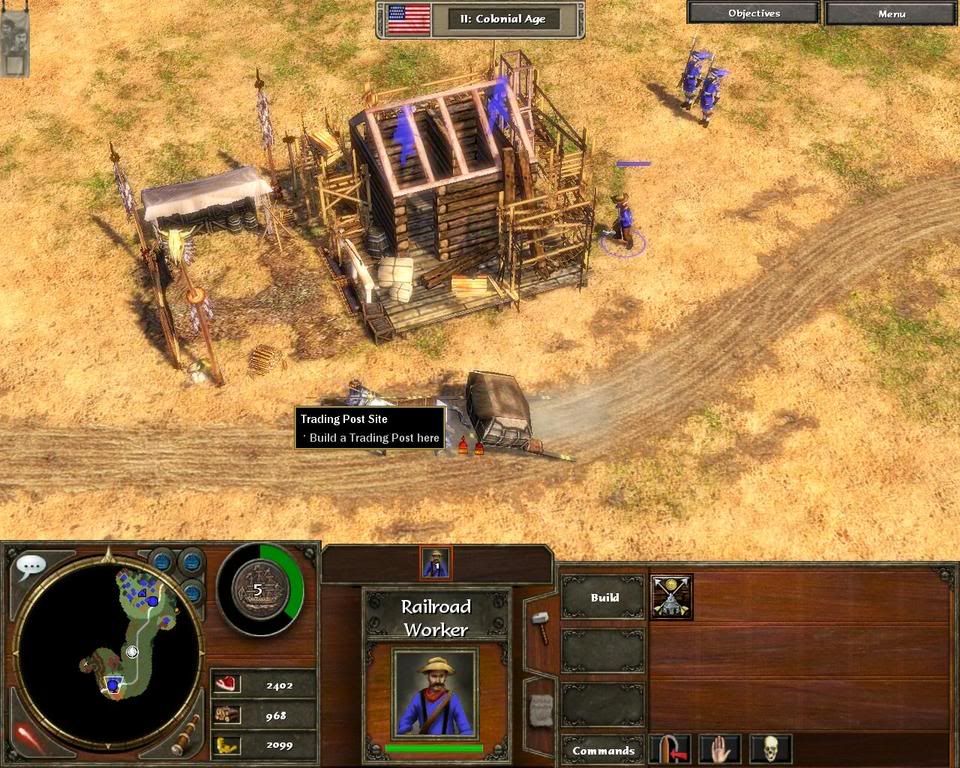Click the home city shipment coin

(257, 590)
